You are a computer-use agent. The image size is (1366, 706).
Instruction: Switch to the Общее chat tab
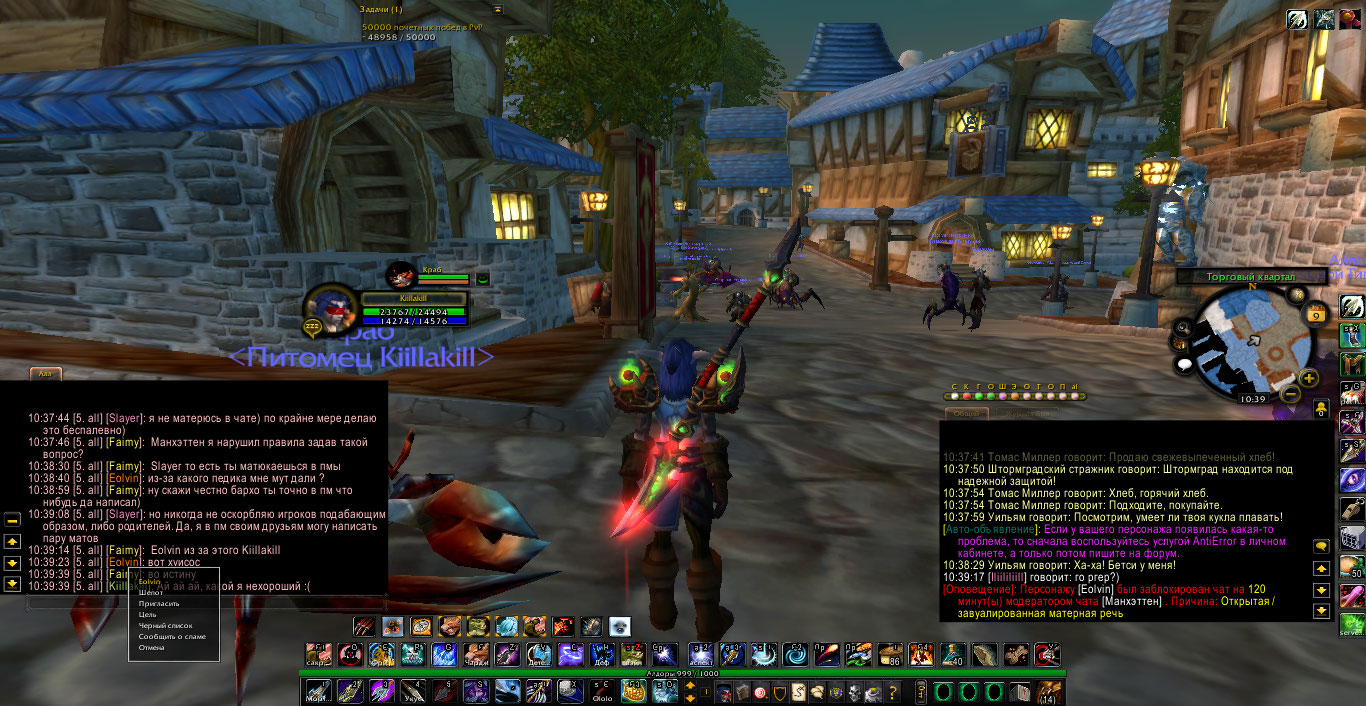click(x=967, y=413)
